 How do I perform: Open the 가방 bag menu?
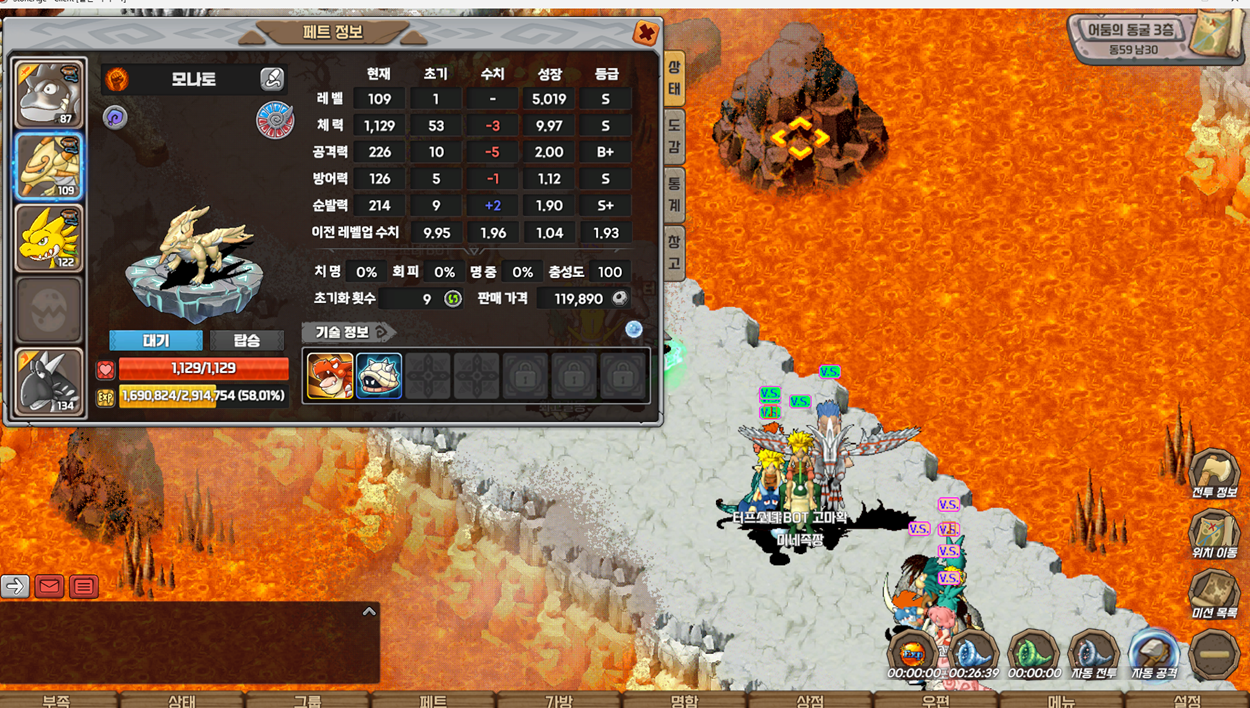click(558, 700)
